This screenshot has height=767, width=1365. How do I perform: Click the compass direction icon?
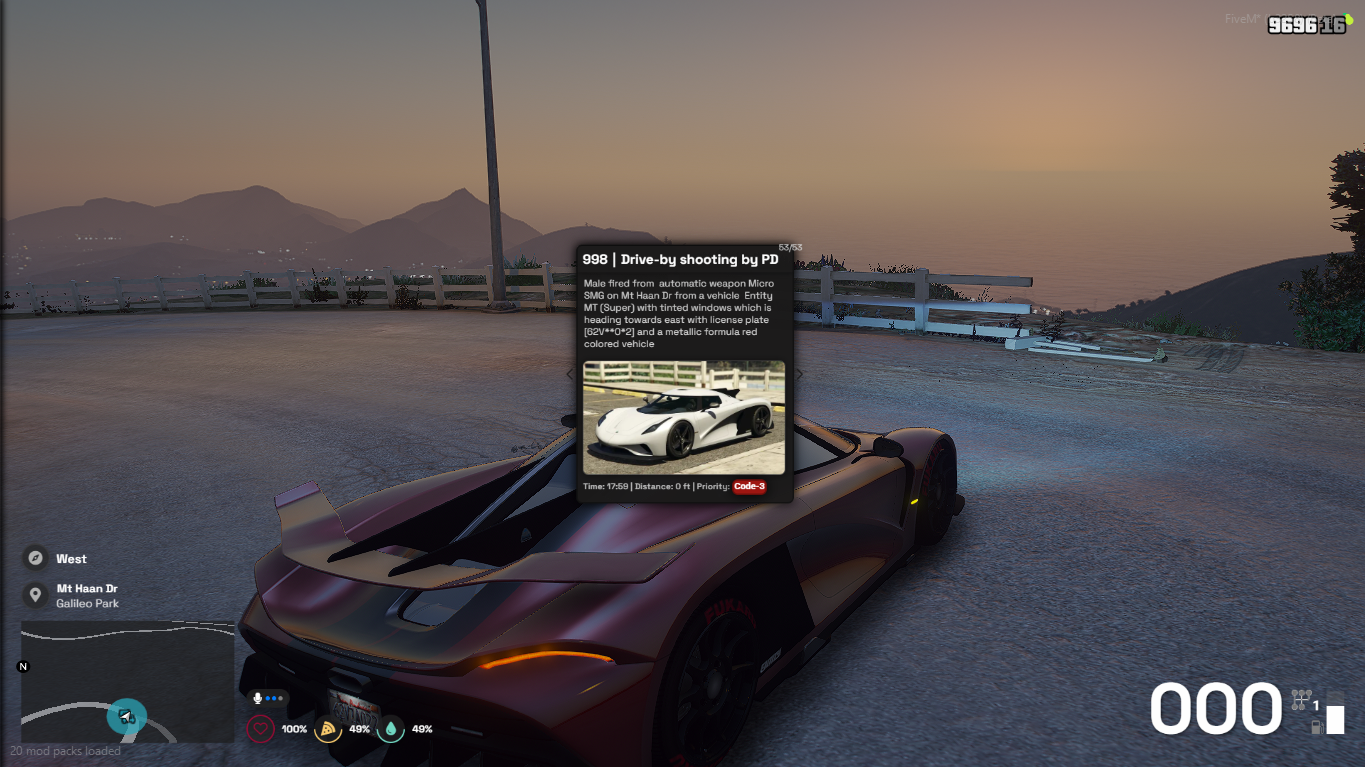coord(36,558)
